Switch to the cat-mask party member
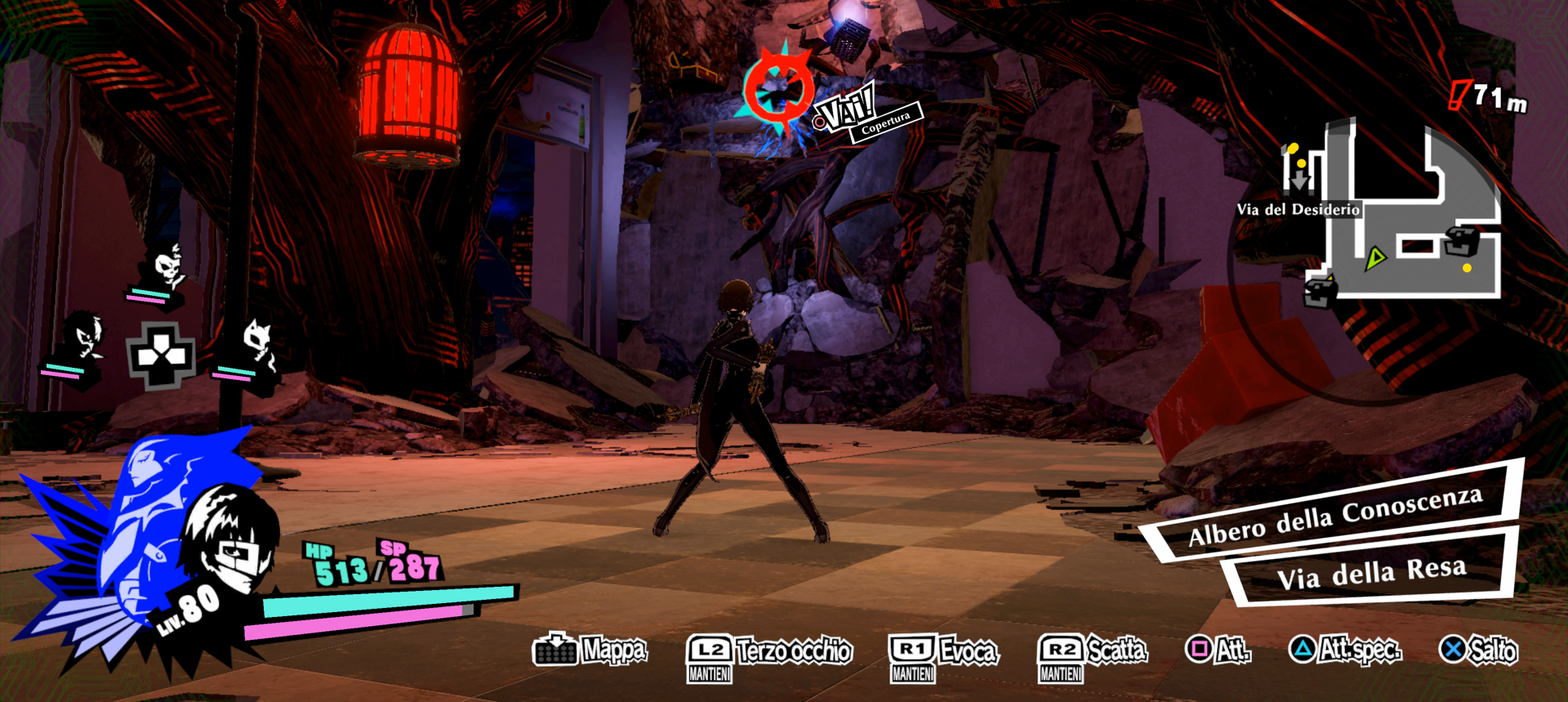Viewport: 1568px width, 702px height. pyautogui.click(x=258, y=343)
